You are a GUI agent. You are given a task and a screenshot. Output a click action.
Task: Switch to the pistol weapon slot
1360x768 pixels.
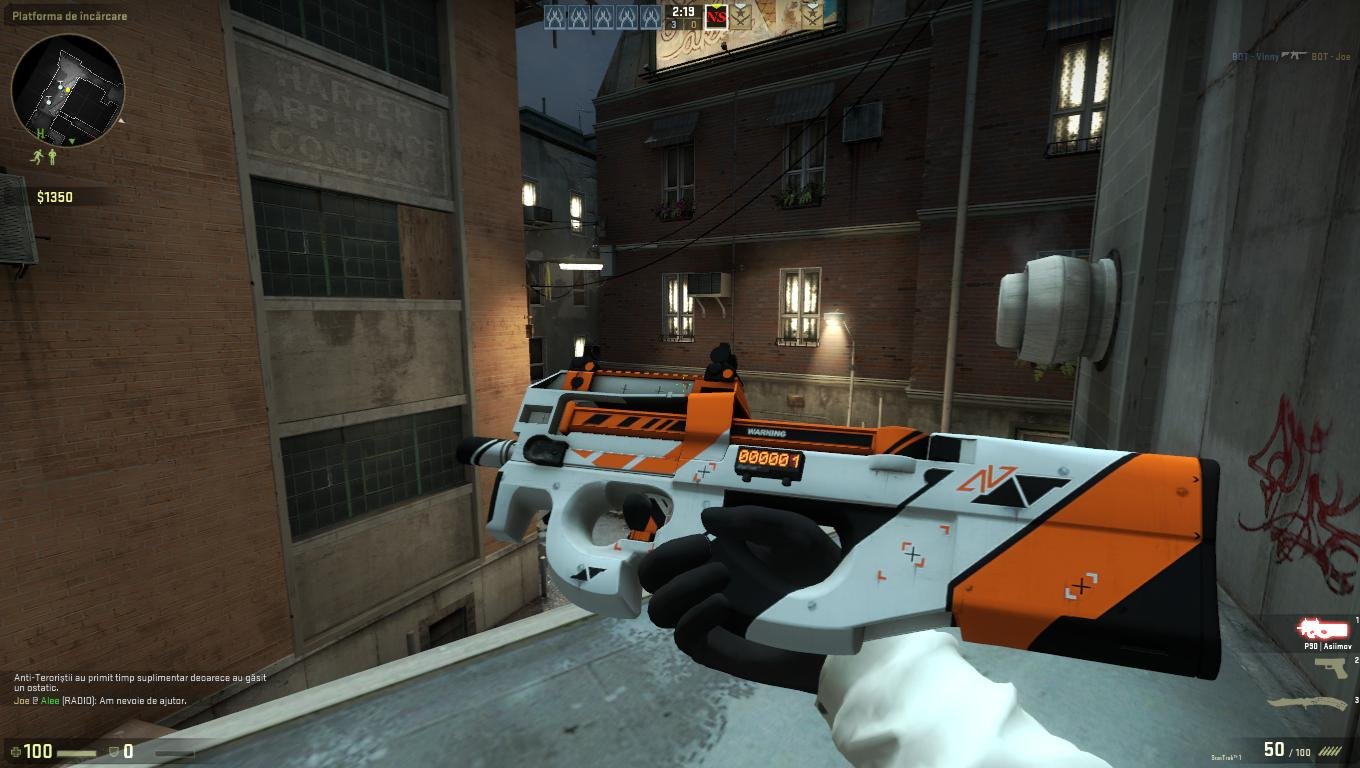[1330, 668]
